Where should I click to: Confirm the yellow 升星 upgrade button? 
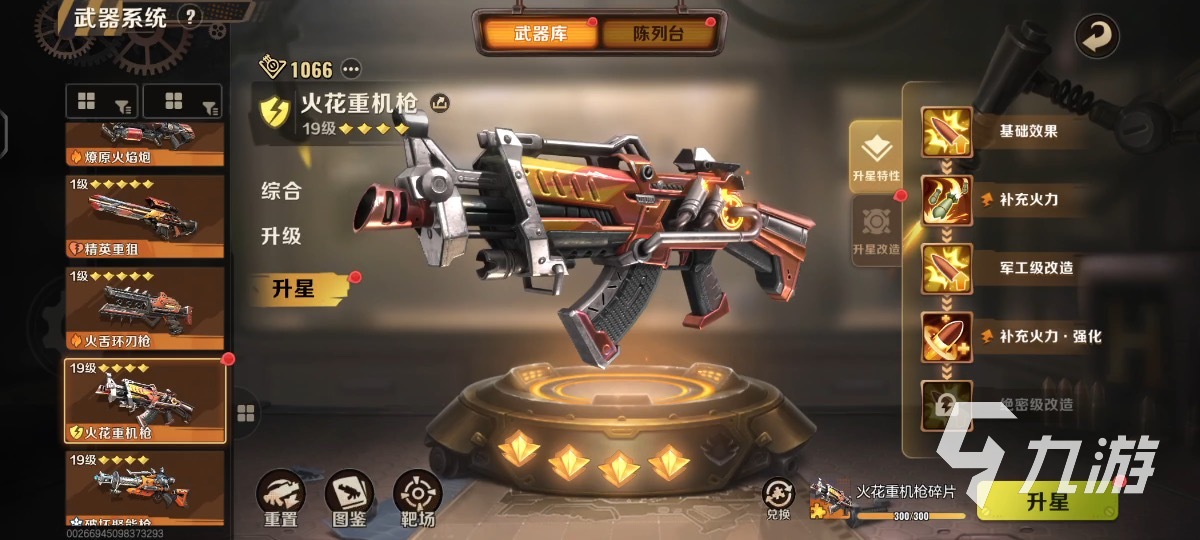(x=1046, y=502)
